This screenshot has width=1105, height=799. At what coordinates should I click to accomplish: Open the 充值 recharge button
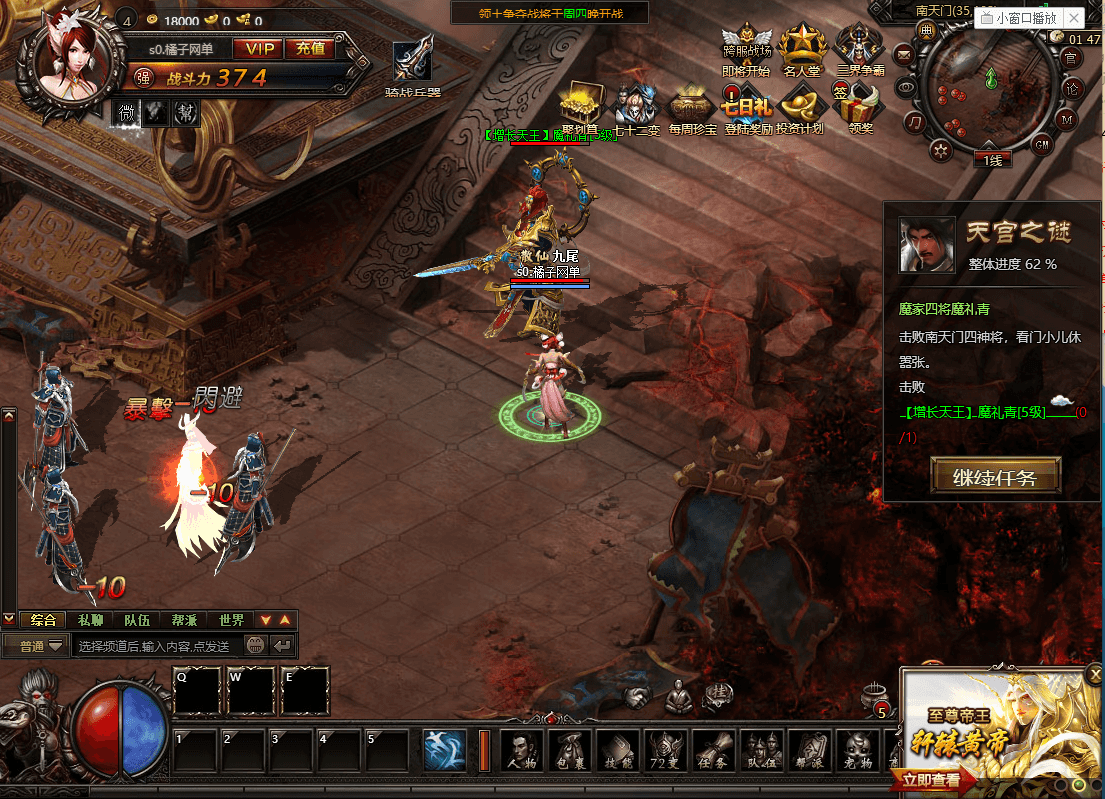310,48
